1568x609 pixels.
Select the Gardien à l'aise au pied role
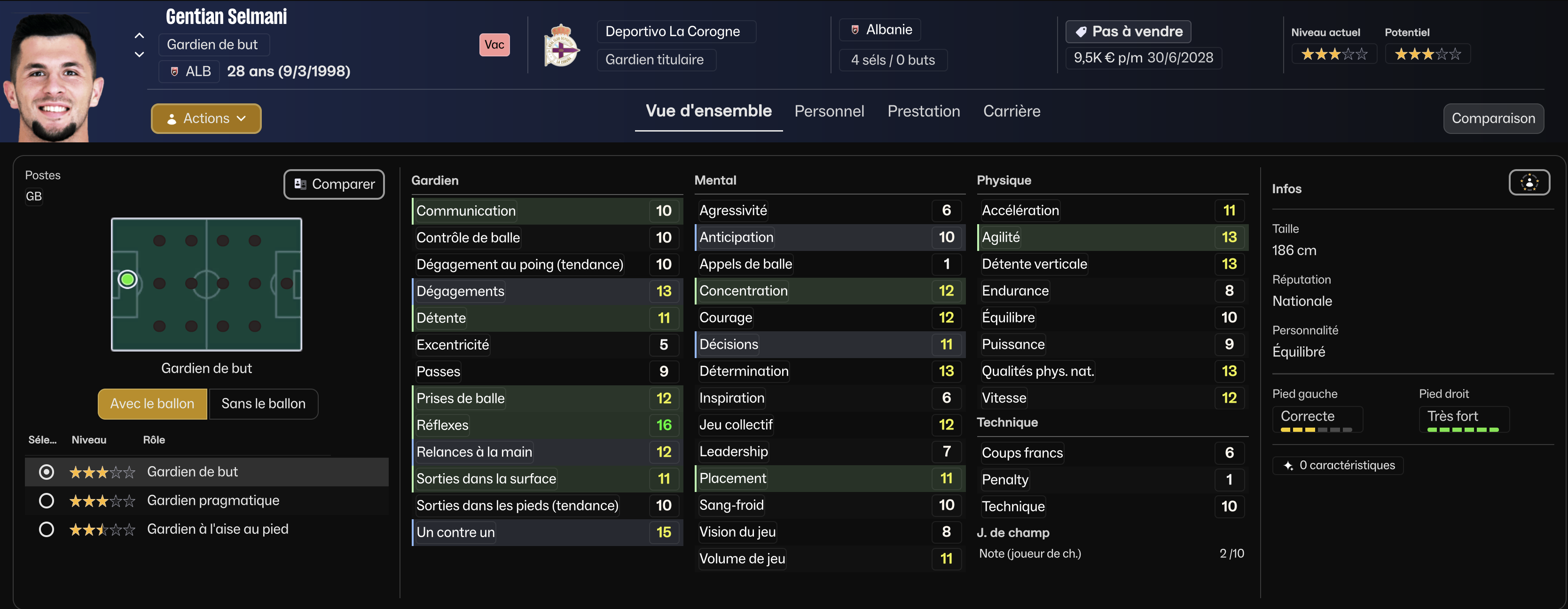click(46, 529)
